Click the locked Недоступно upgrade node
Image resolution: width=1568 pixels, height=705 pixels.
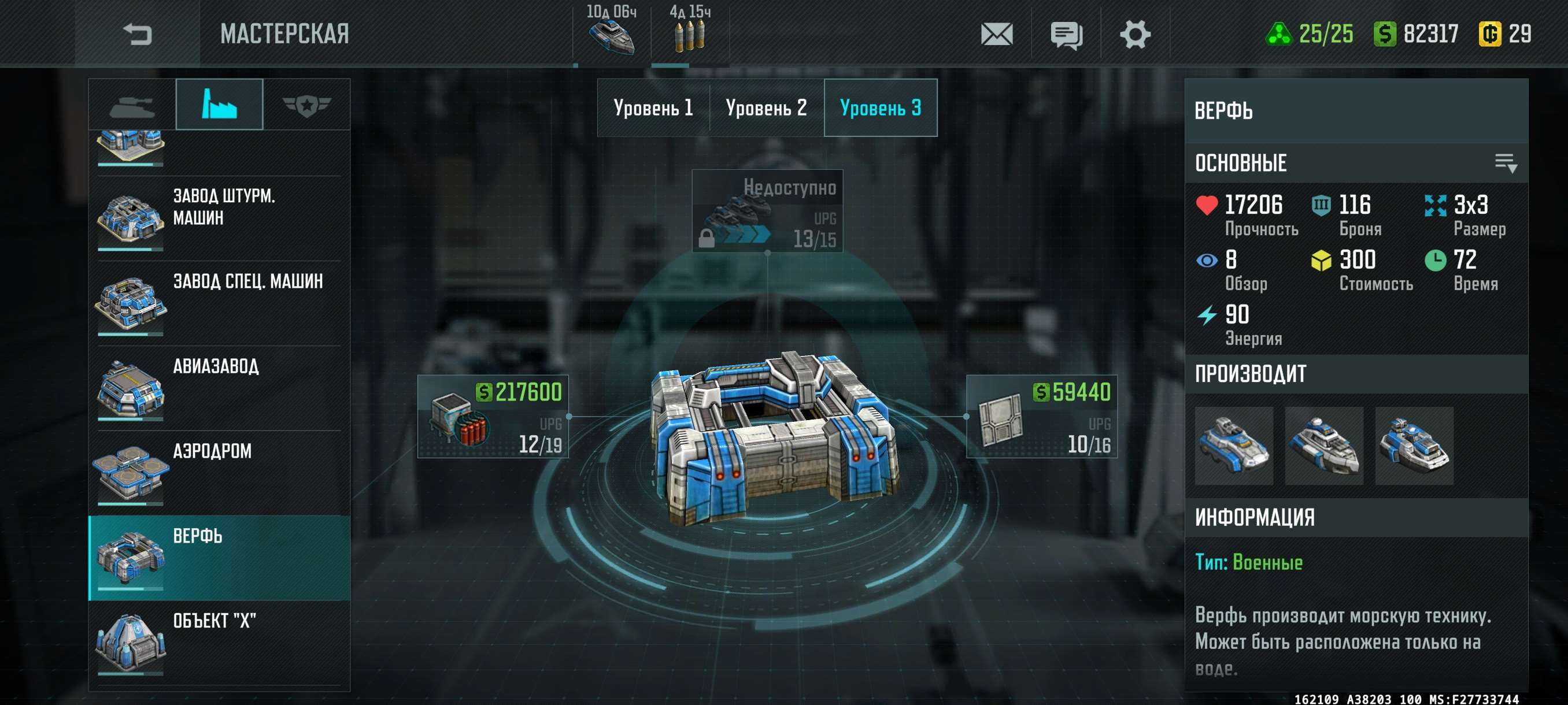(767, 210)
